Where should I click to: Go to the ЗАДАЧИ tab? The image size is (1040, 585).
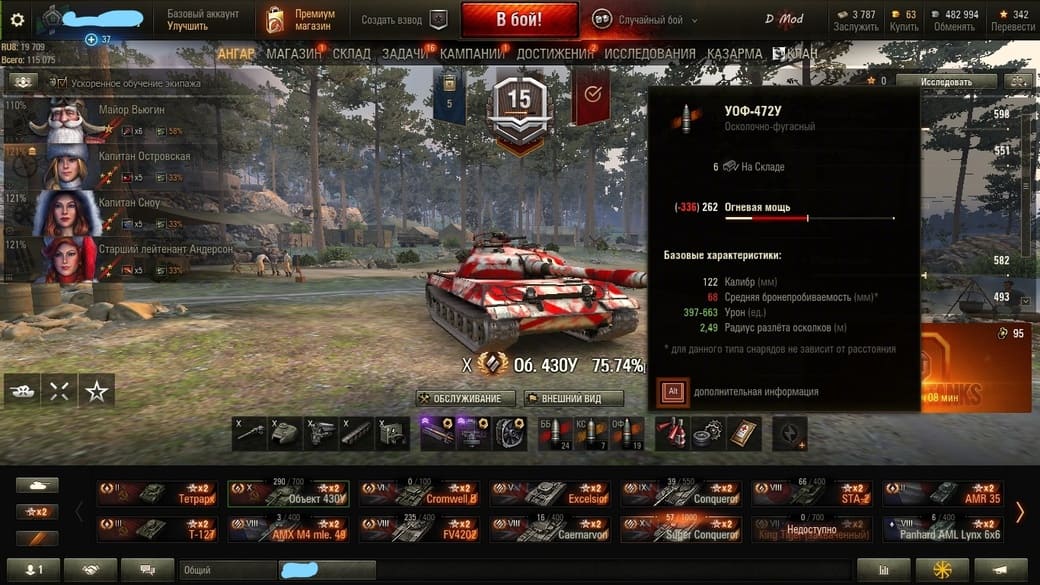[404, 53]
